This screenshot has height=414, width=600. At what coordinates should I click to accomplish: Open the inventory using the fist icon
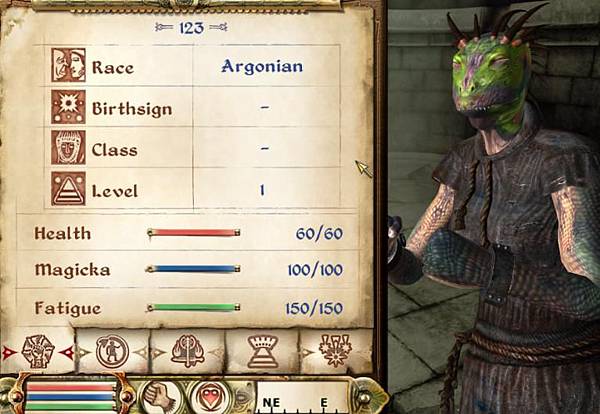[x=160, y=395]
